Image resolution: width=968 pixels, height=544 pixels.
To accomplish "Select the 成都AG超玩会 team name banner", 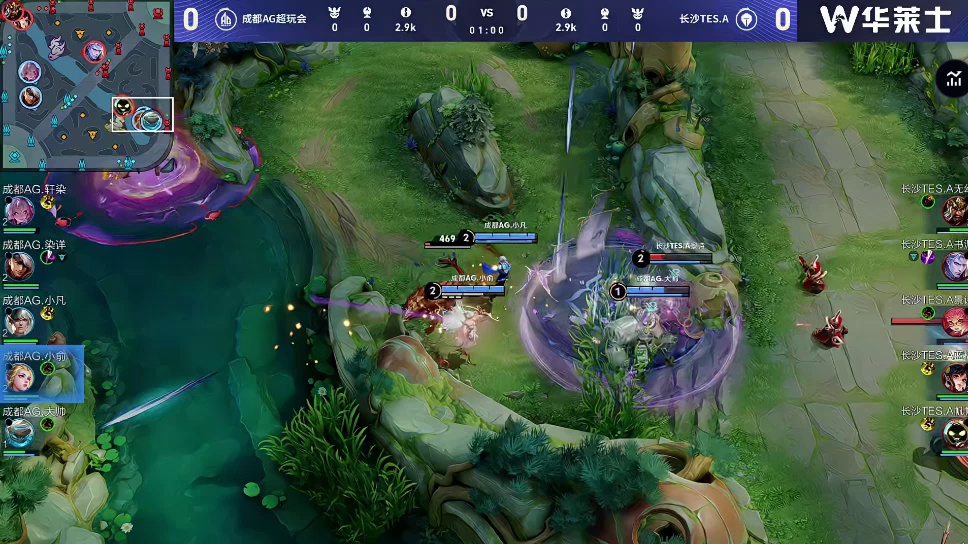I will click(274, 18).
